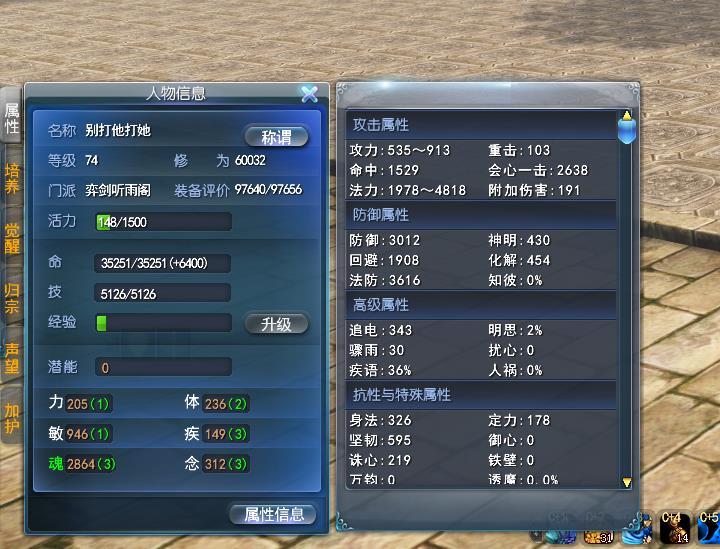Image resolution: width=720 pixels, height=549 pixels.
Task: Close the 人物信息 character window
Action: pyautogui.click(x=309, y=94)
